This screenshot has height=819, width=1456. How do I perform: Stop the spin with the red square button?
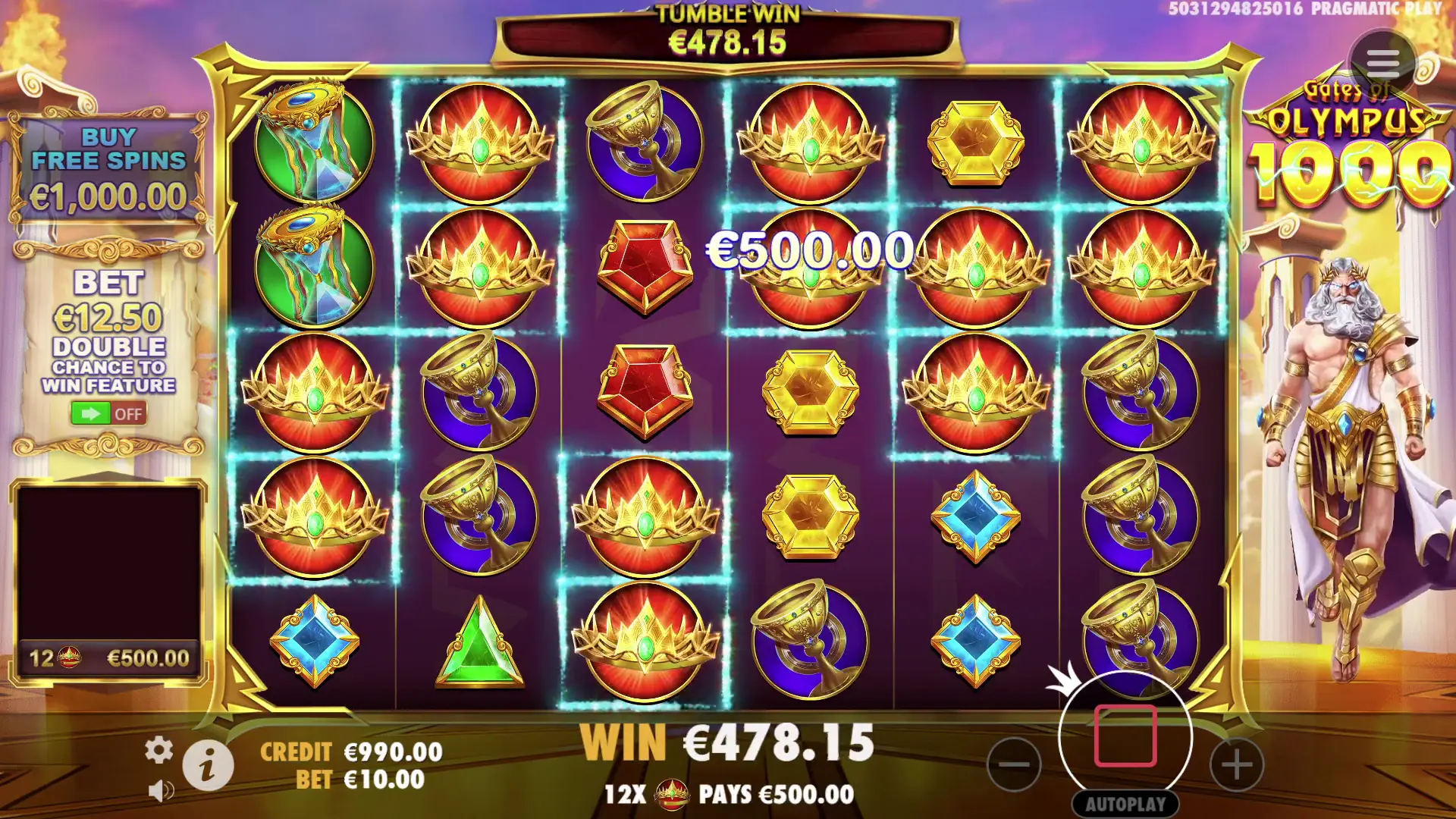1125,736
